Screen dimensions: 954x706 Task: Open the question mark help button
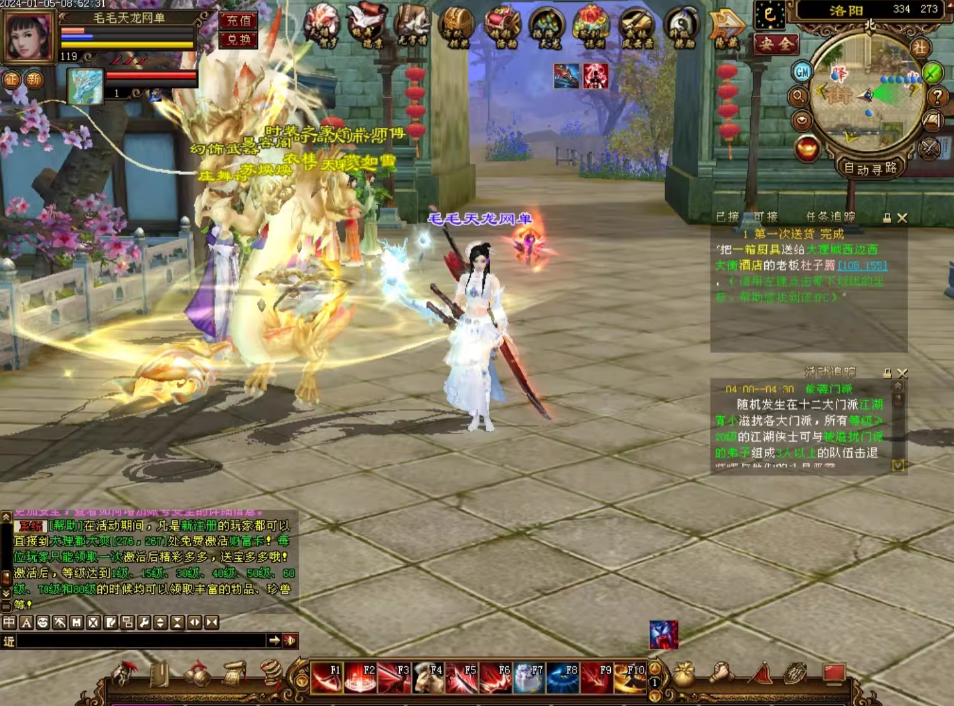coord(937,97)
